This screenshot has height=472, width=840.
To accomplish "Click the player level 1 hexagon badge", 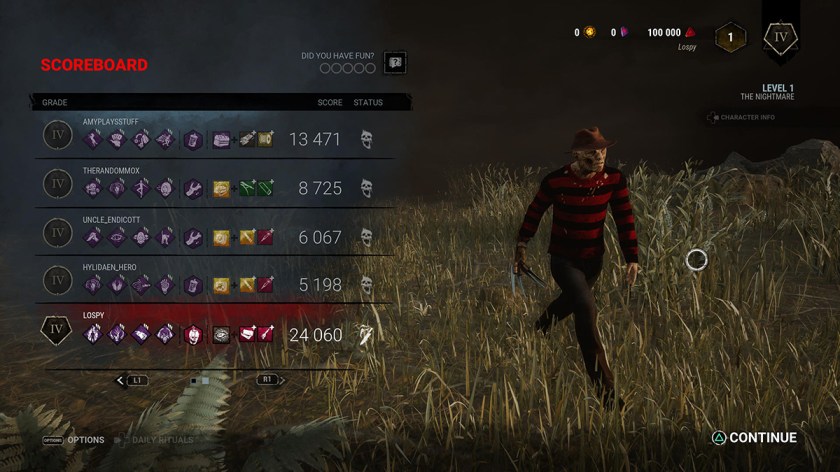I will pyautogui.click(x=730, y=38).
